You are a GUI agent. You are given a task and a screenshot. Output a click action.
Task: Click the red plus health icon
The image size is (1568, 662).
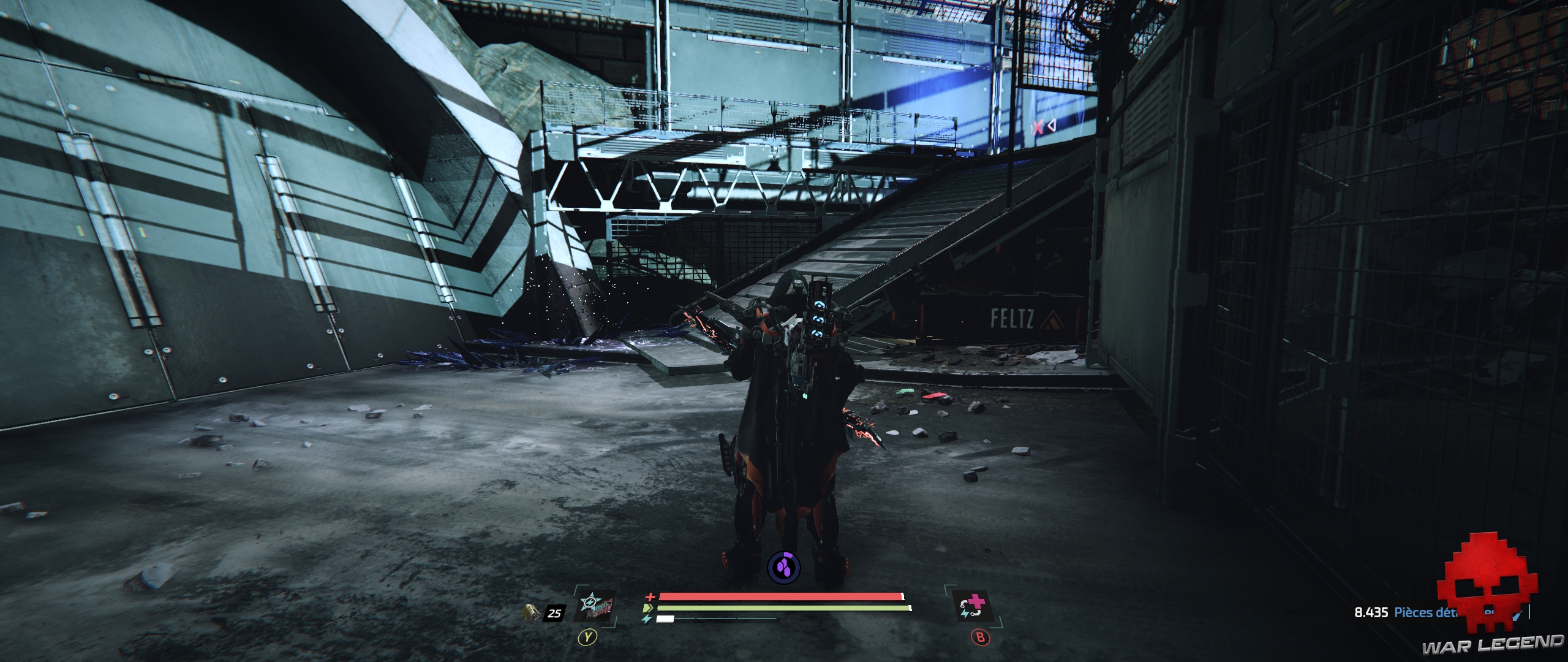(x=649, y=597)
